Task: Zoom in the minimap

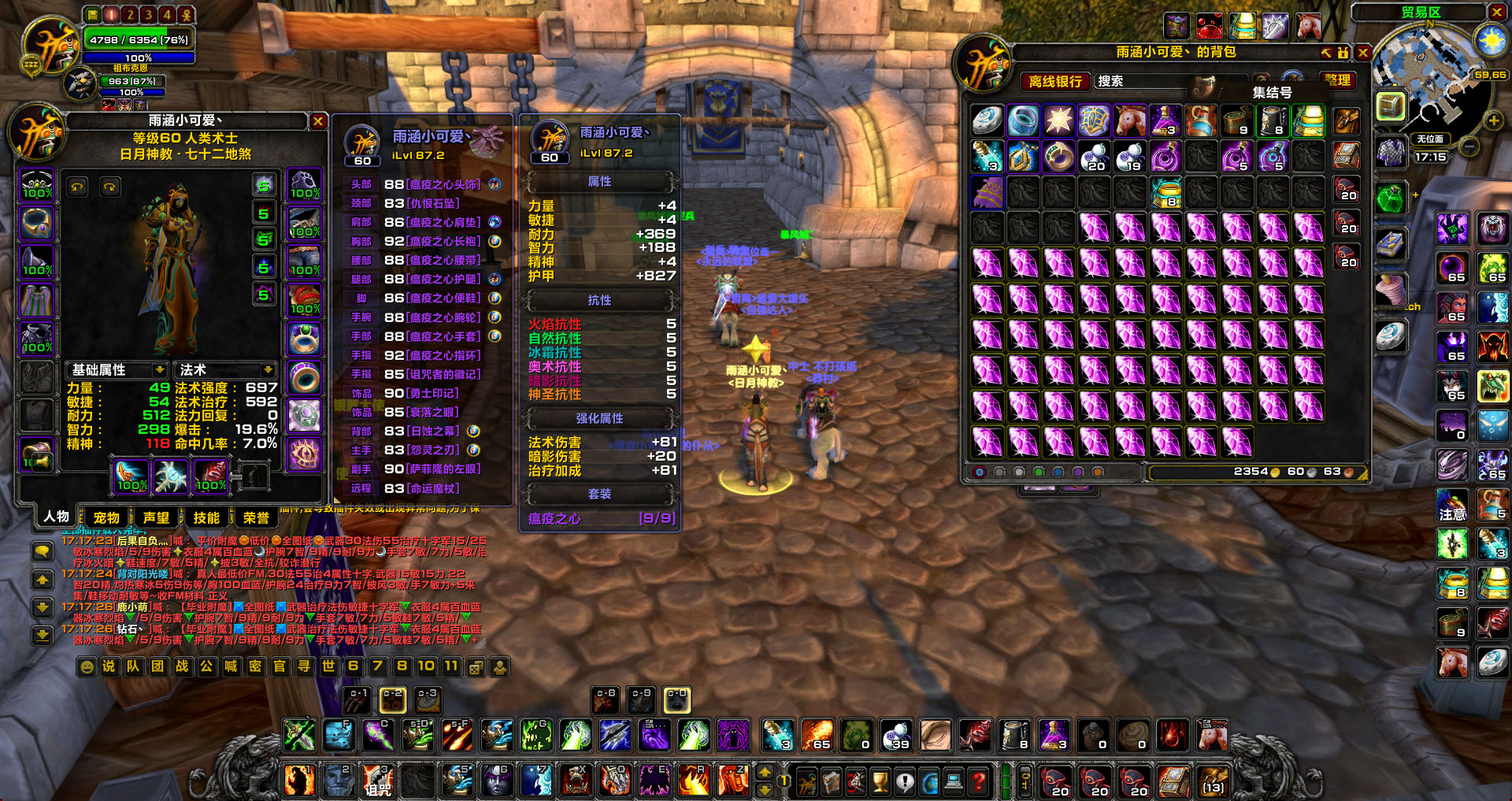Action: (1493, 121)
